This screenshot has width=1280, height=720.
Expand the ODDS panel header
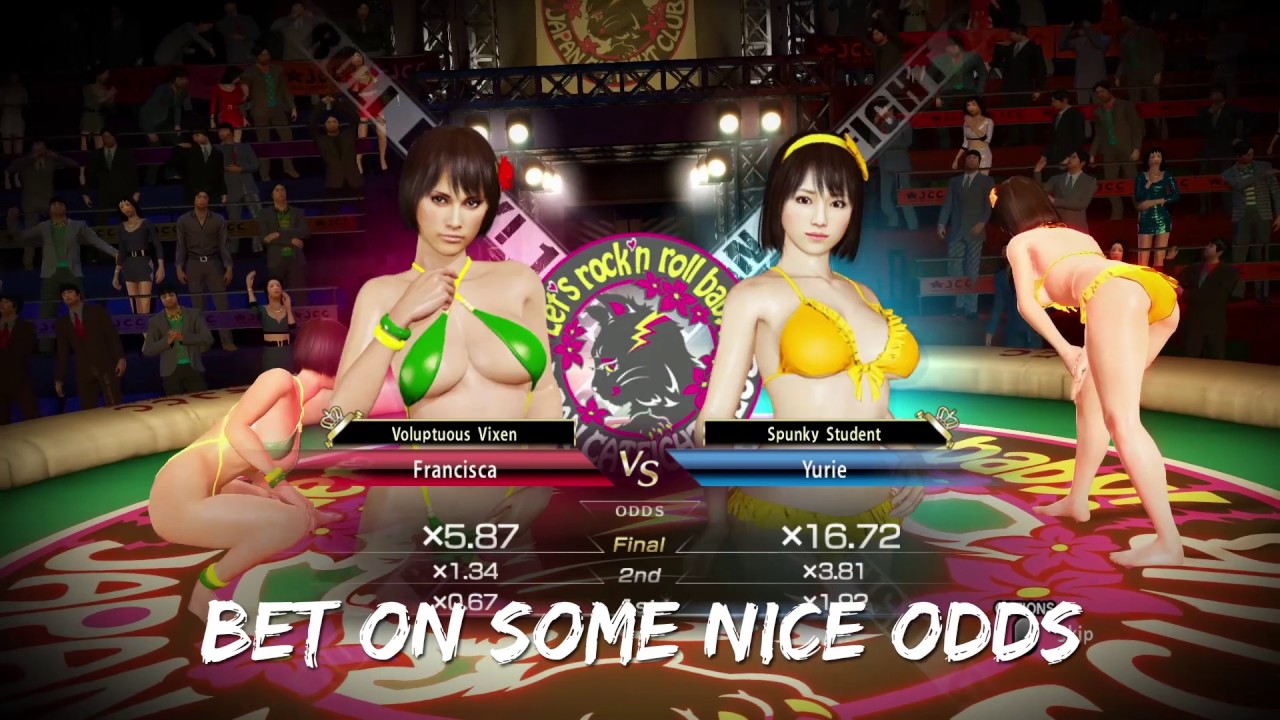[640, 510]
